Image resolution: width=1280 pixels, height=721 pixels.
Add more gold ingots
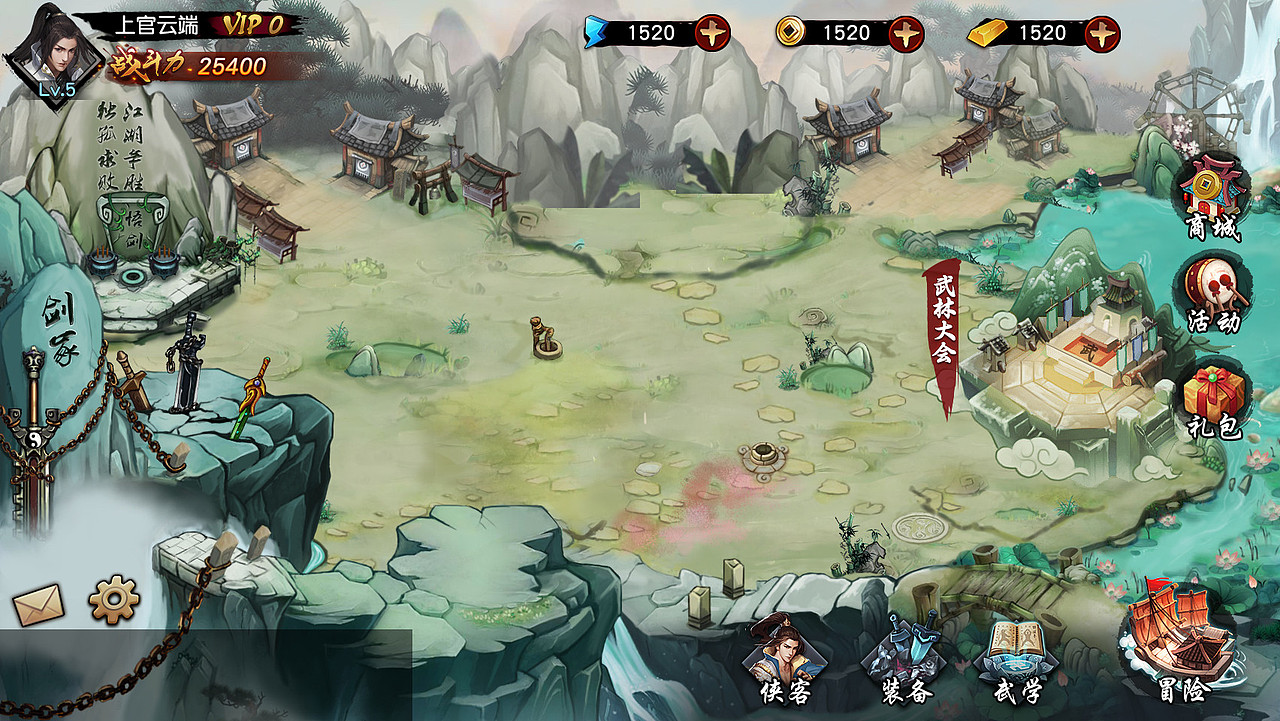[x=1102, y=33]
